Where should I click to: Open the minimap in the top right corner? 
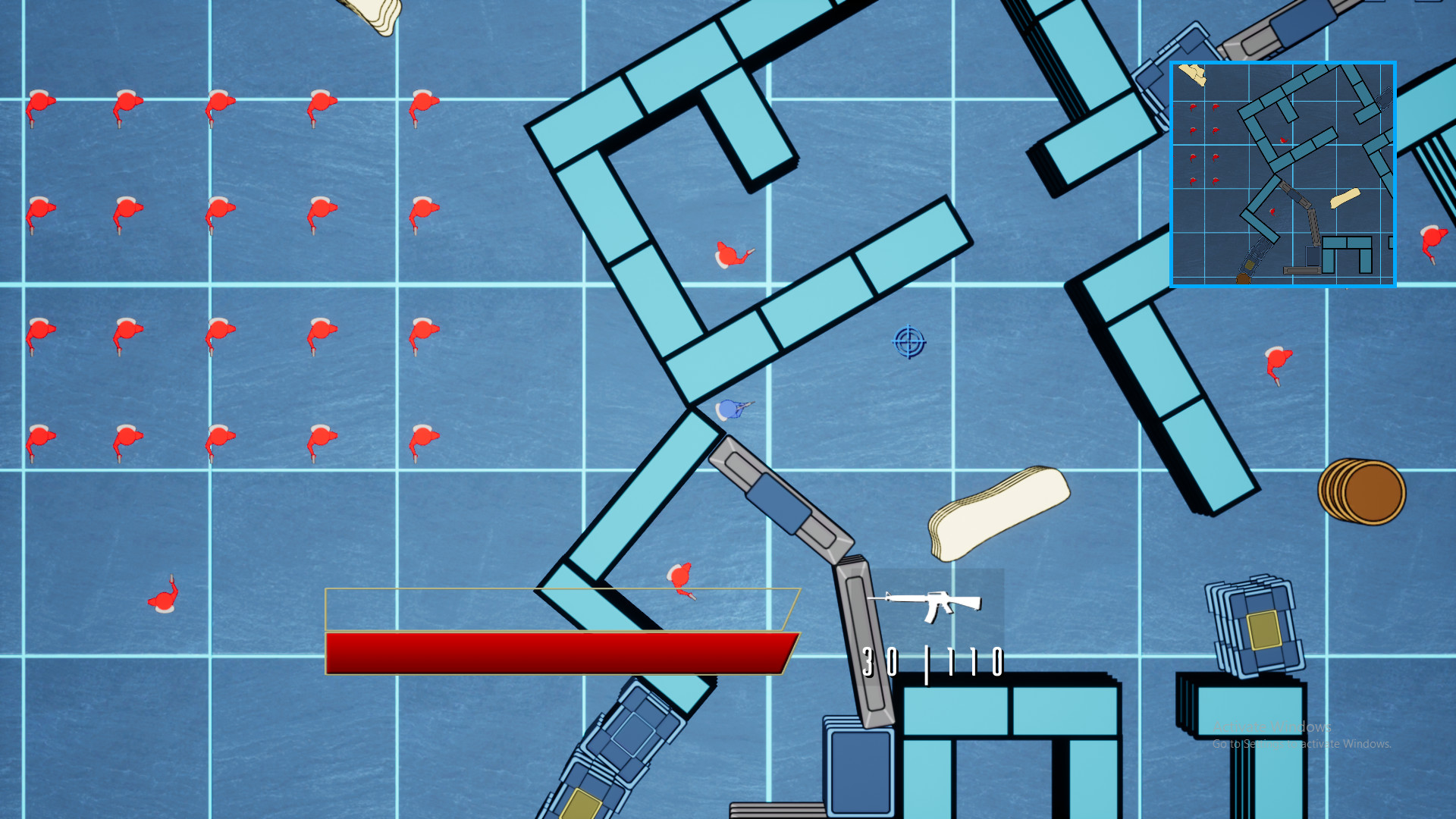click(1283, 173)
